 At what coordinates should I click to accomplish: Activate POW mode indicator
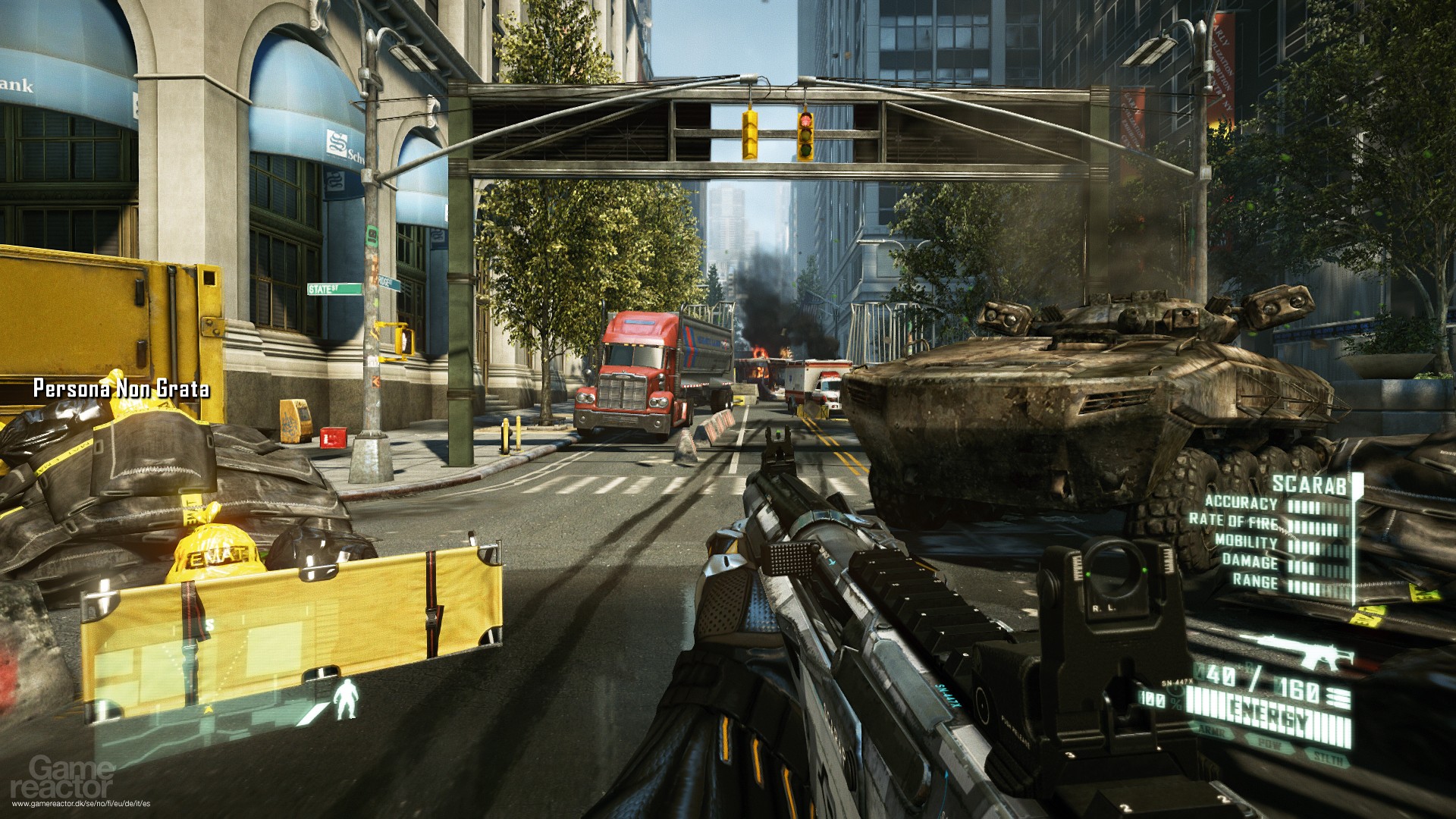point(1270,744)
